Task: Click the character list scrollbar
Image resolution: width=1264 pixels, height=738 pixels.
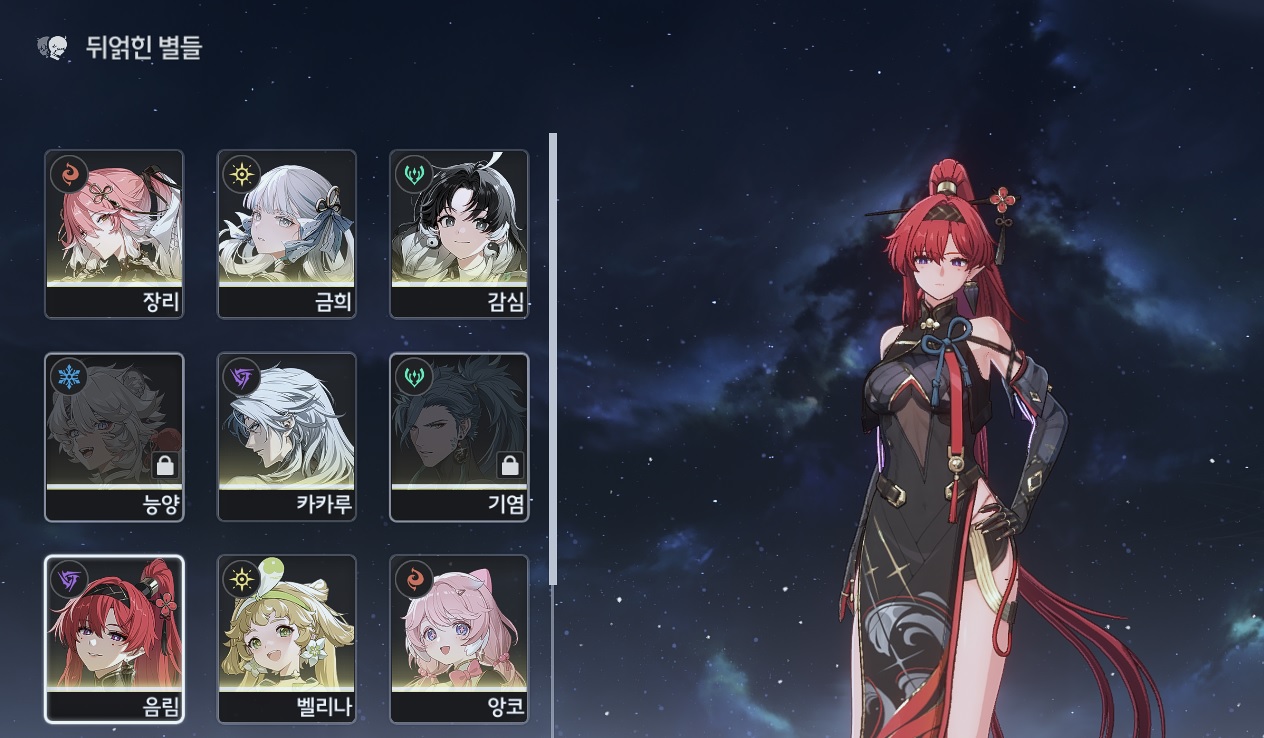Action: pyautogui.click(x=553, y=360)
